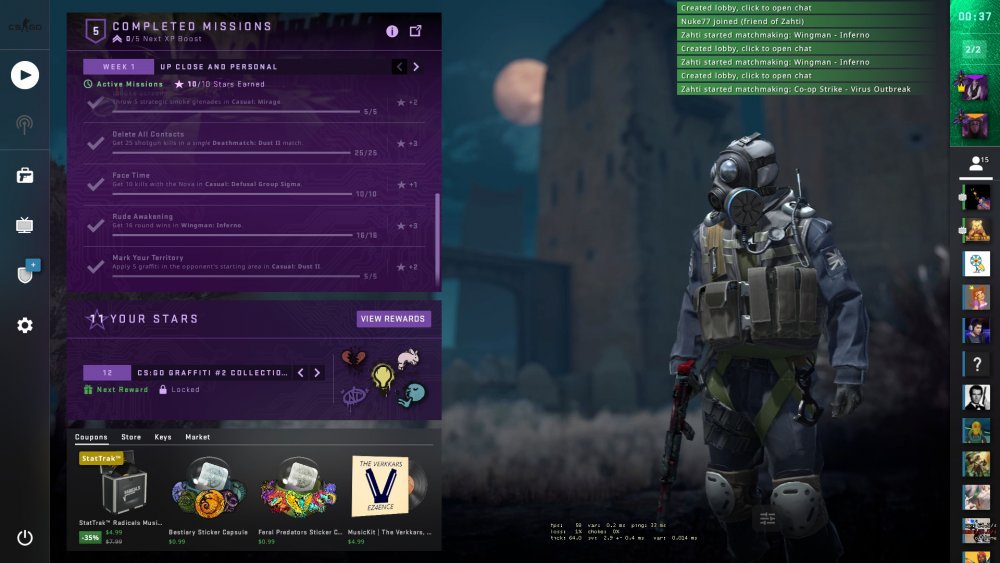Click the power quit button
This screenshot has width=1000, height=563.
tap(25, 538)
